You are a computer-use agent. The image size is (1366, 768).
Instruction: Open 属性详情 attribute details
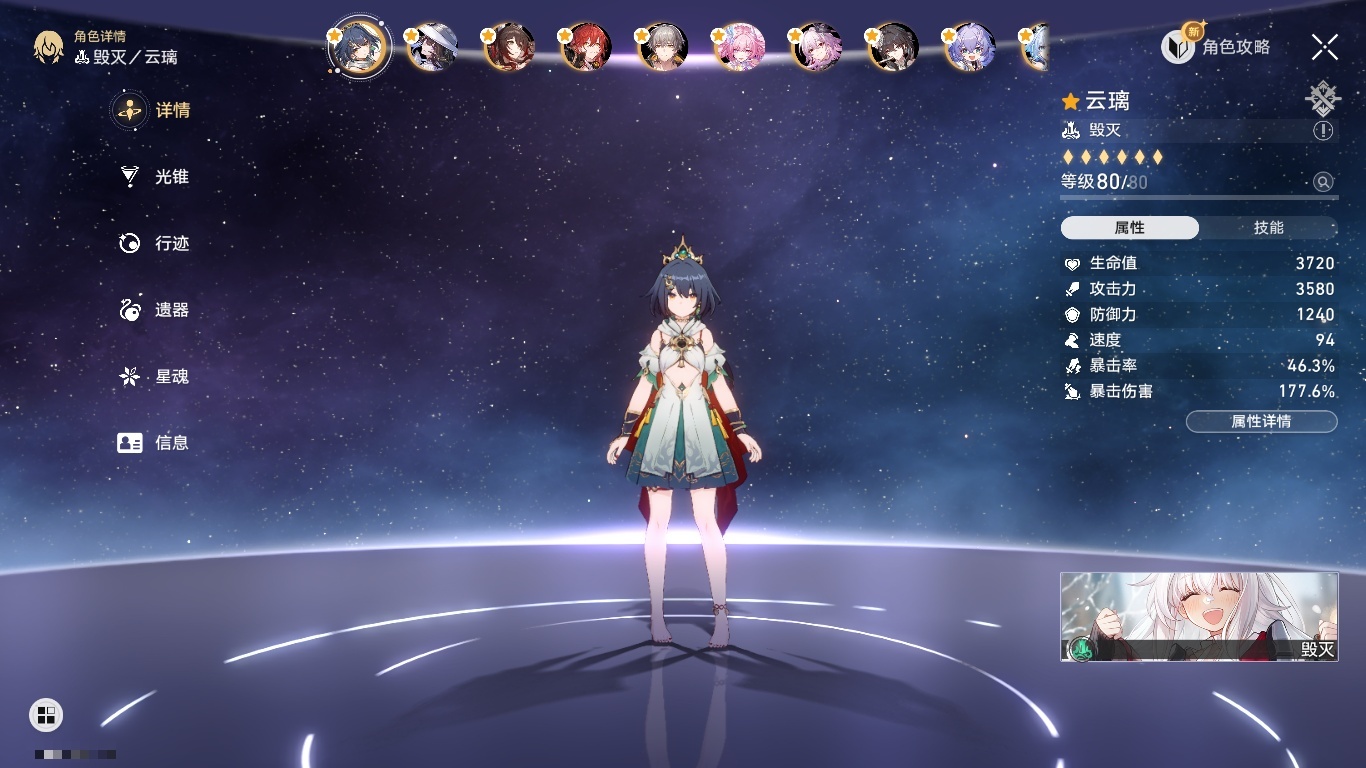(1261, 421)
